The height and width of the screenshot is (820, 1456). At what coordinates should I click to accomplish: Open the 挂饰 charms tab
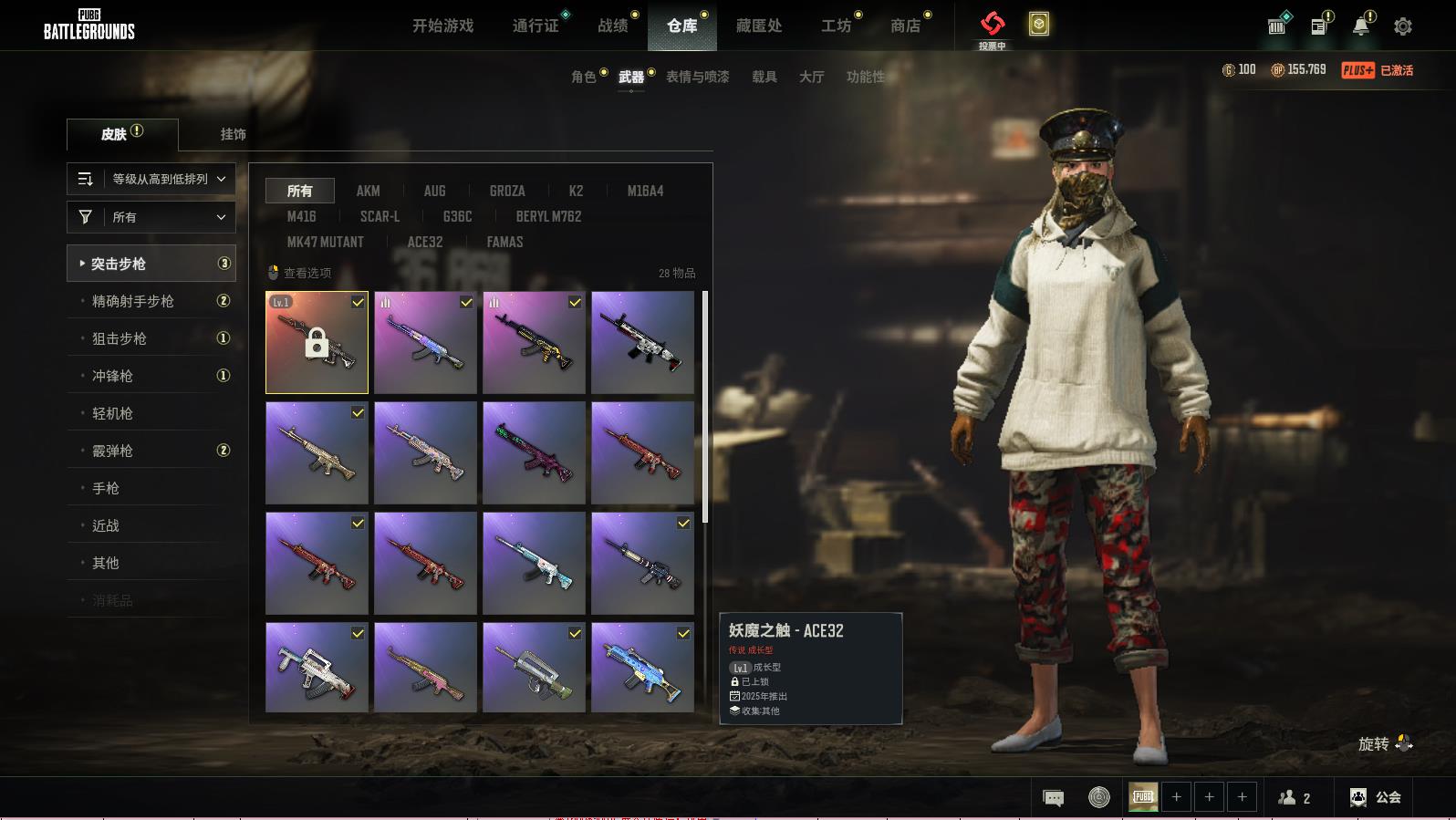tap(233, 134)
